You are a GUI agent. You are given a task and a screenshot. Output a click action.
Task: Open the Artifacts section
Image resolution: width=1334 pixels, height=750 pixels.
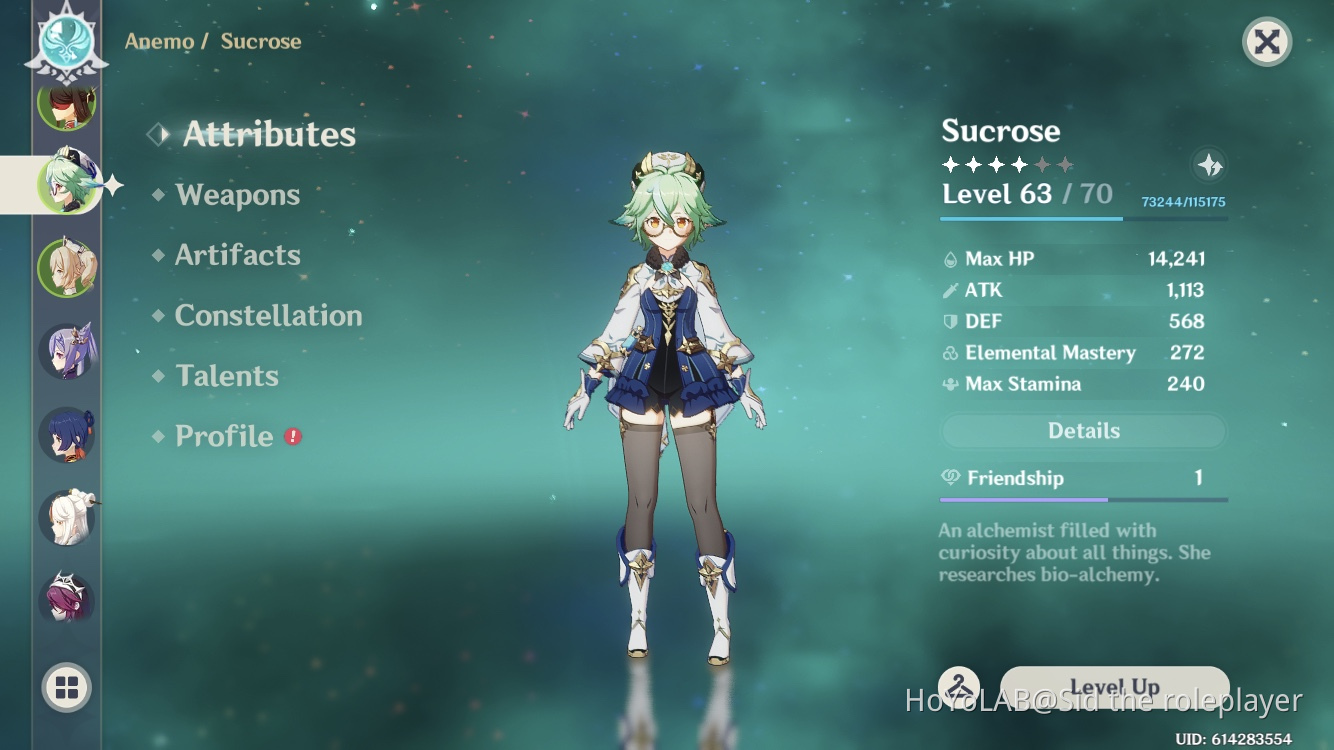238,255
